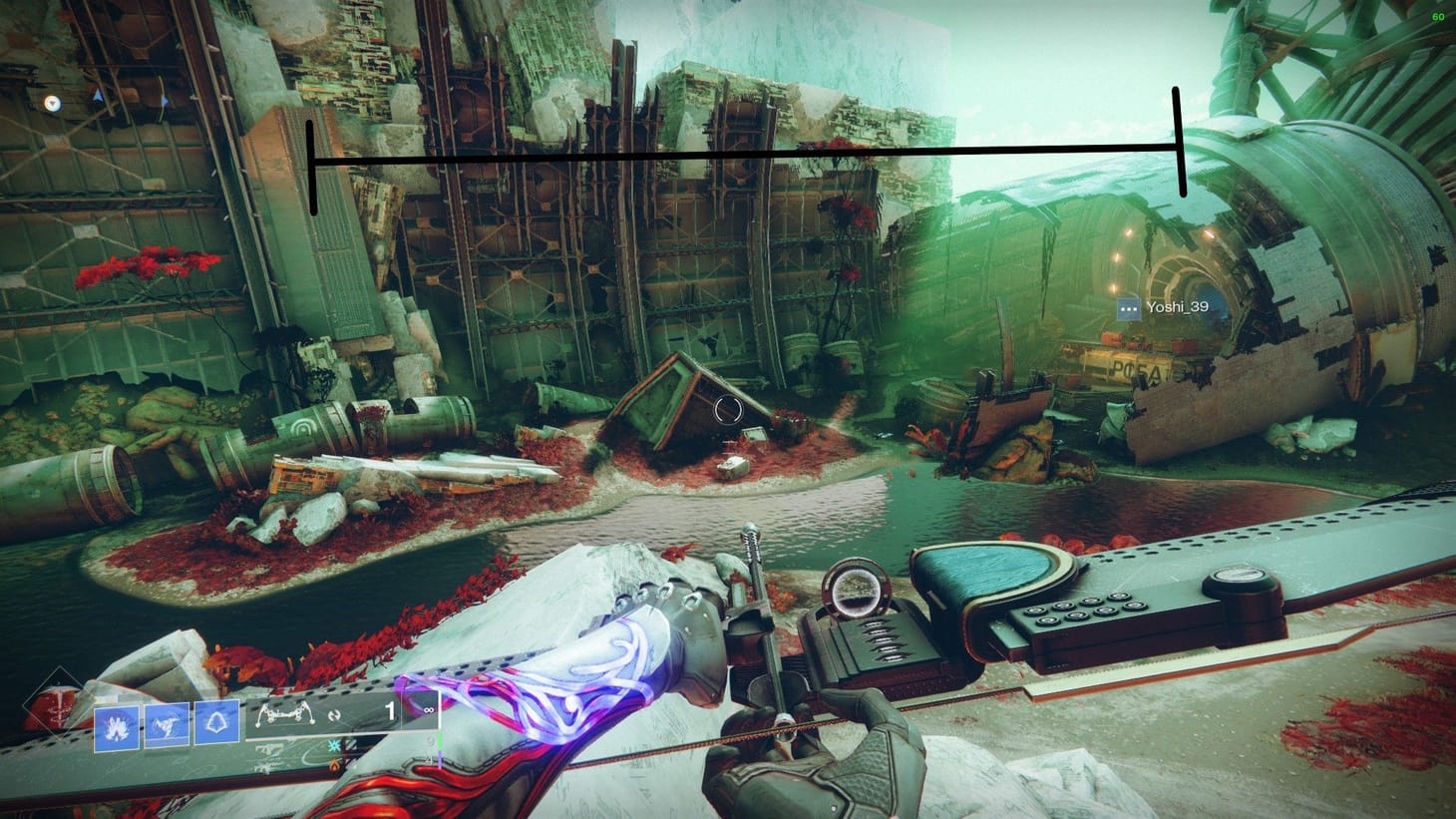
Task: Click the lower rifle silhouette icon
Action: coord(265,765)
